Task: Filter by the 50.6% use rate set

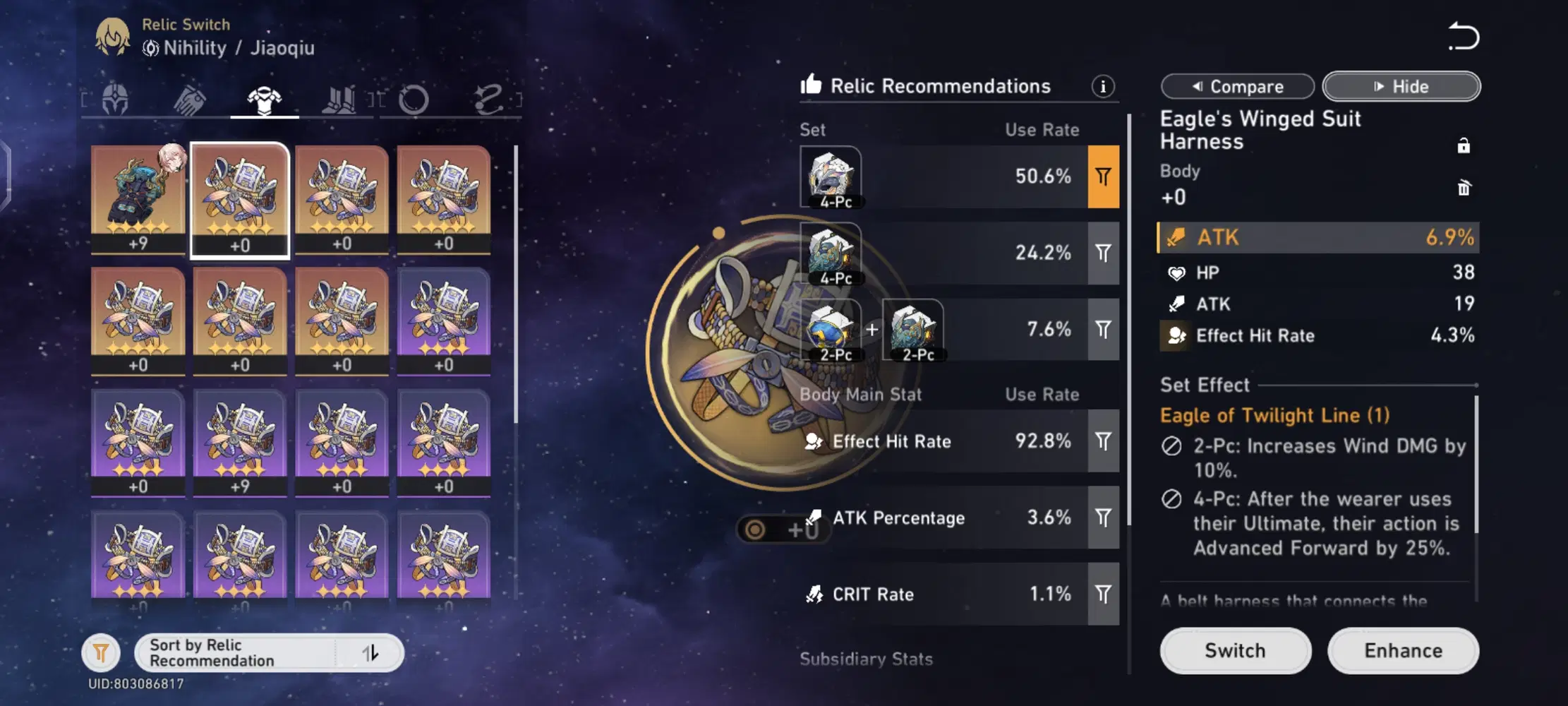Action: pos(1103,176)
